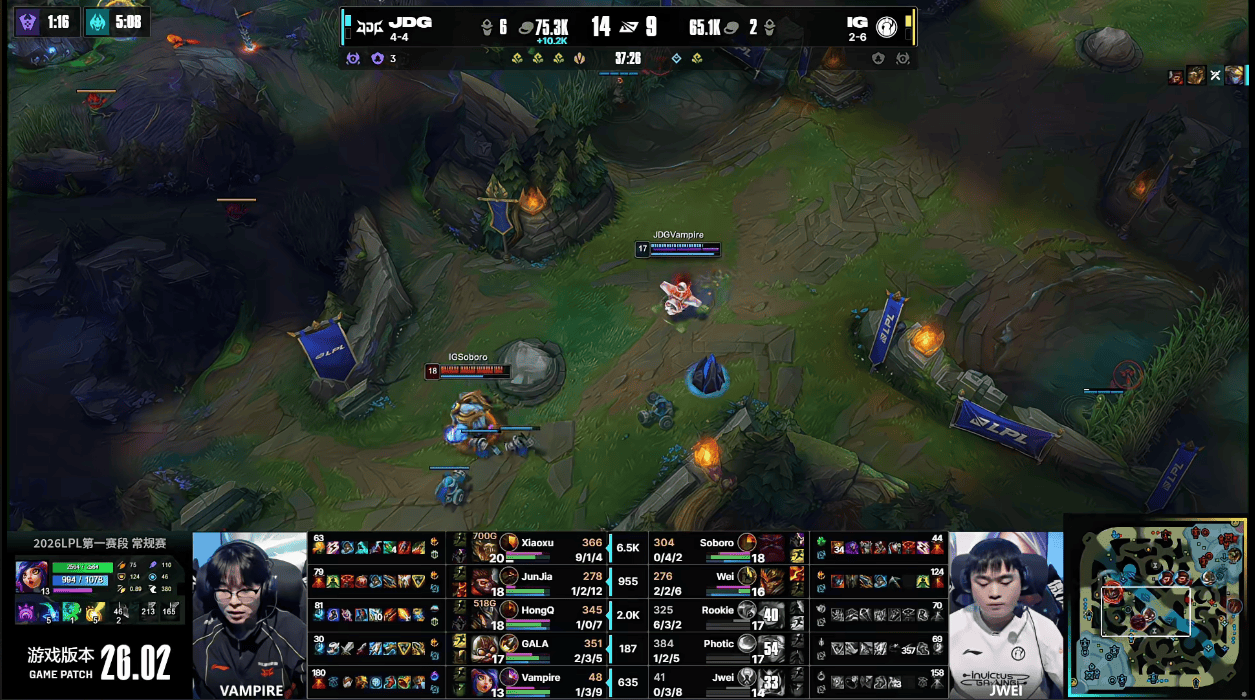The height and width of the screenshot is (700, 1255).
Task: Click the IG team logo in the top bar
Action: (x=885, y=24)
